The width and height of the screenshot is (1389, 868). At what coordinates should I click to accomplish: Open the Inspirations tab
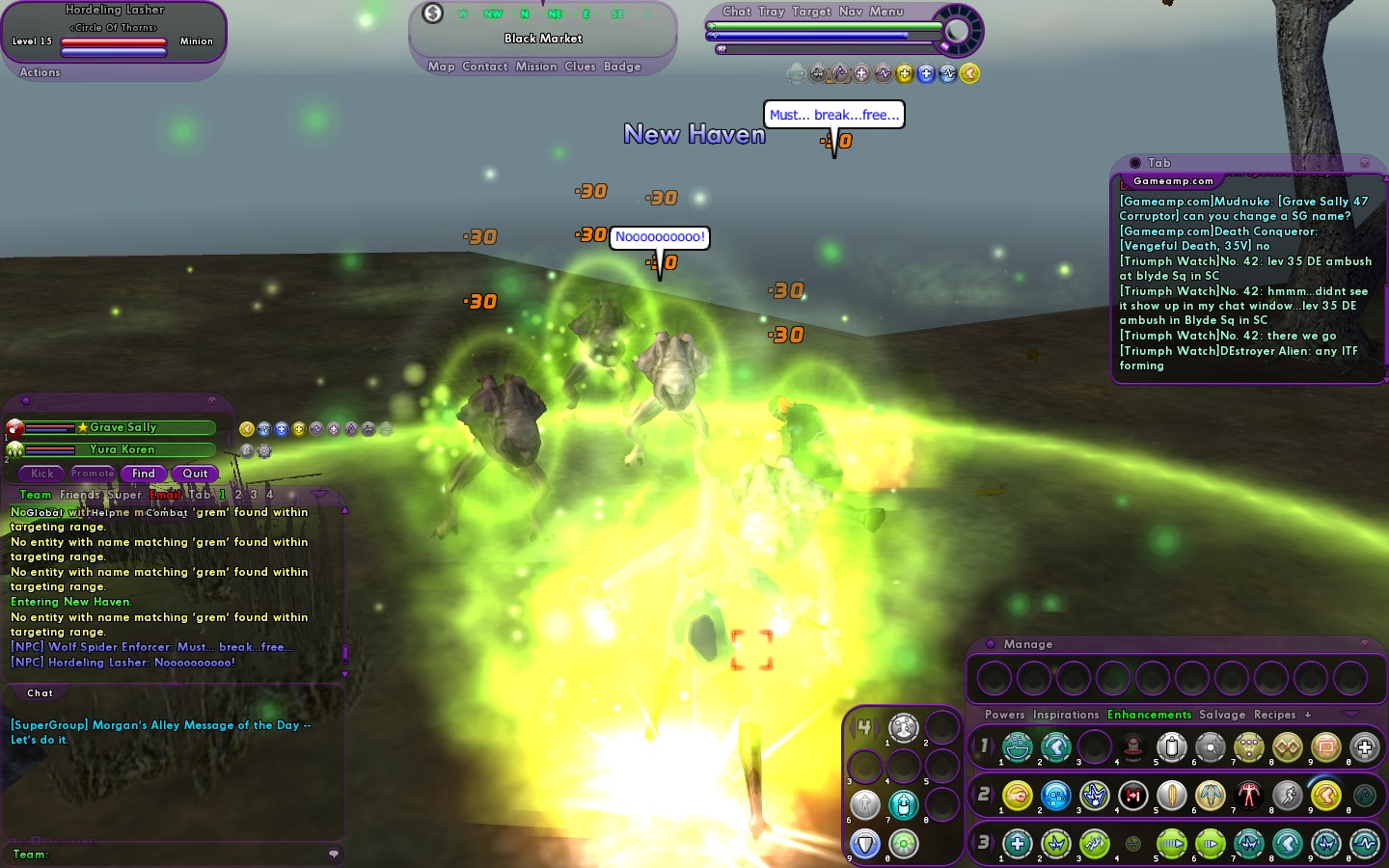pyautogui.click(x=1066, y=715)
